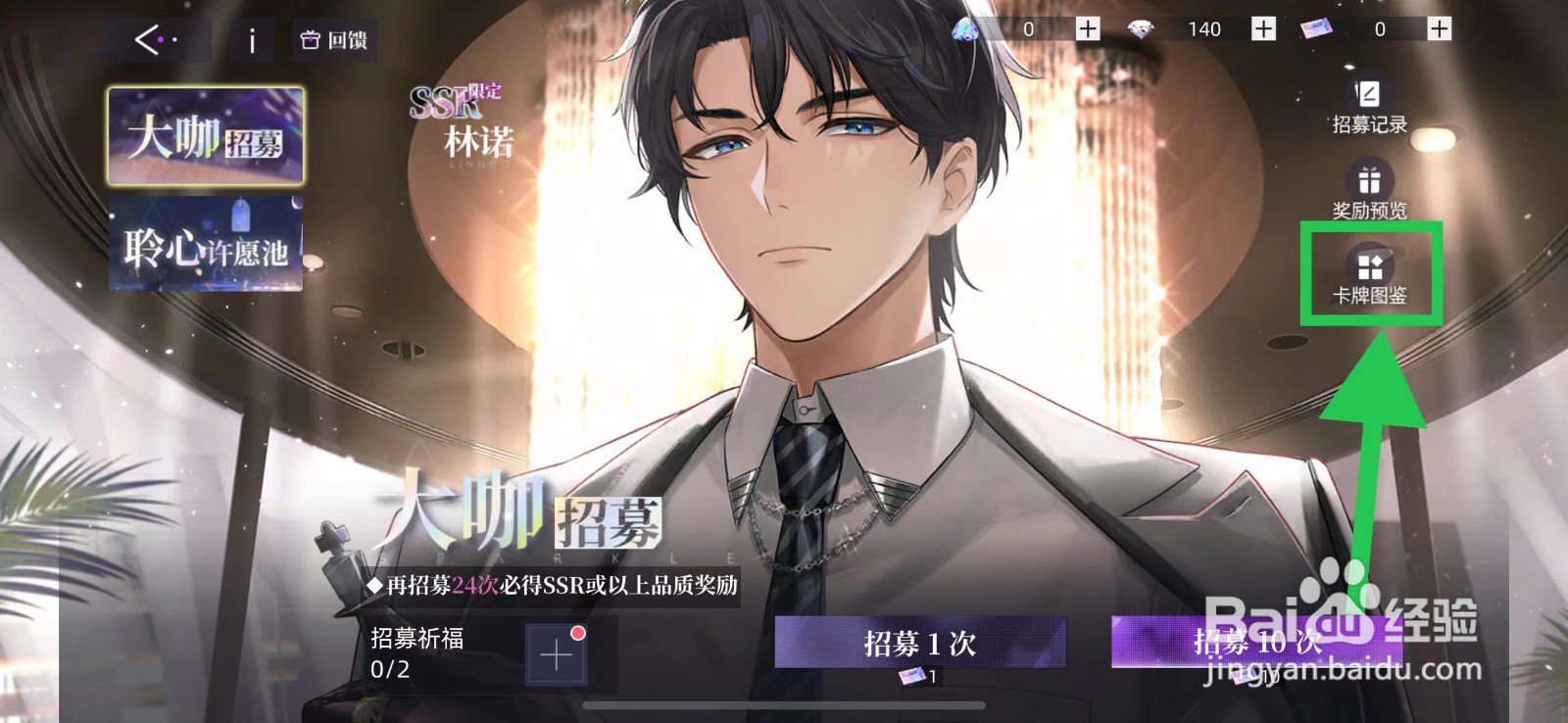
Task: Click the gift icon next to 回馈
Action: [310, 39]
